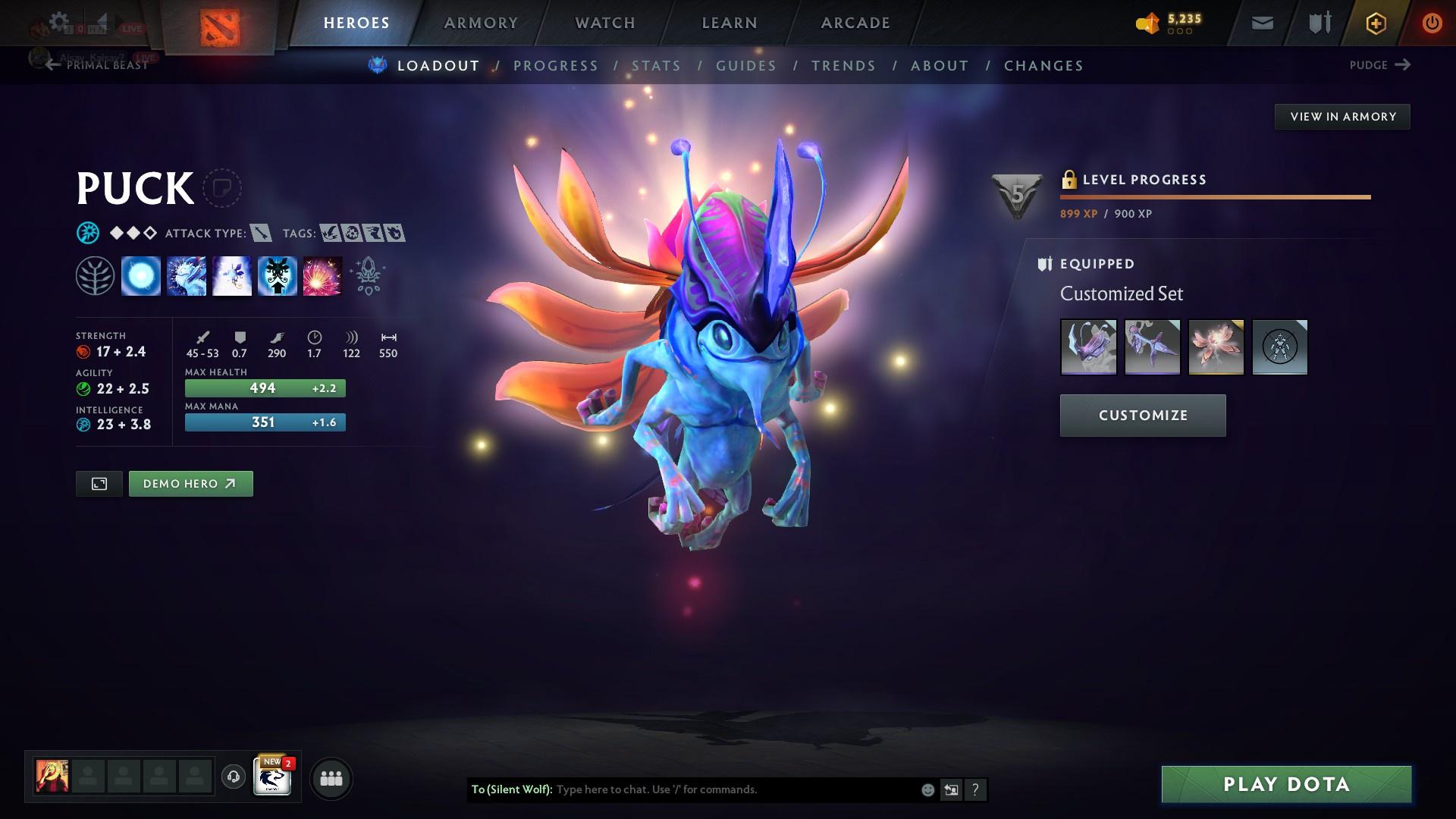The width and height of the screenshot is (1456, 819).
Task: Click the help question mark next to chat
Action: (x=975, y=789)
